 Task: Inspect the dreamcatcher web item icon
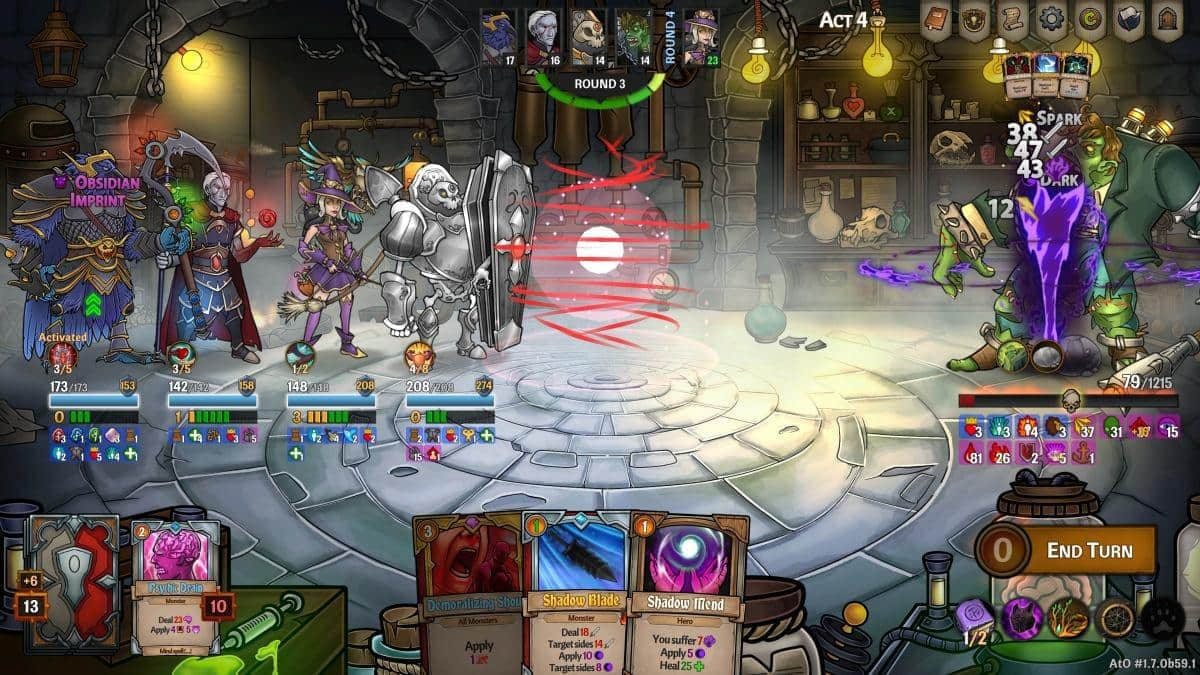(x=1115, y=619)
